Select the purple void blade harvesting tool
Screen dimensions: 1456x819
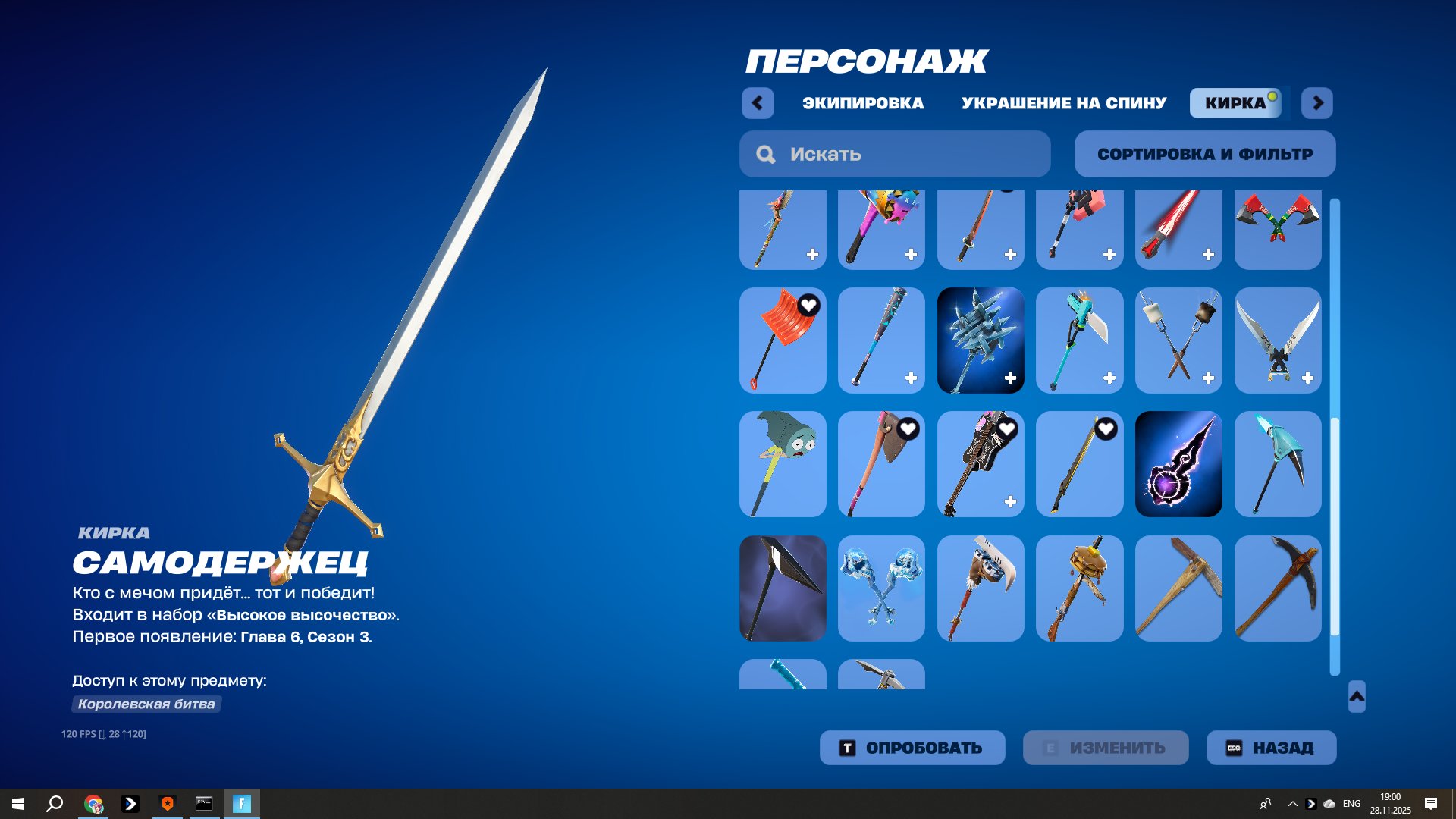(1178, 464)
